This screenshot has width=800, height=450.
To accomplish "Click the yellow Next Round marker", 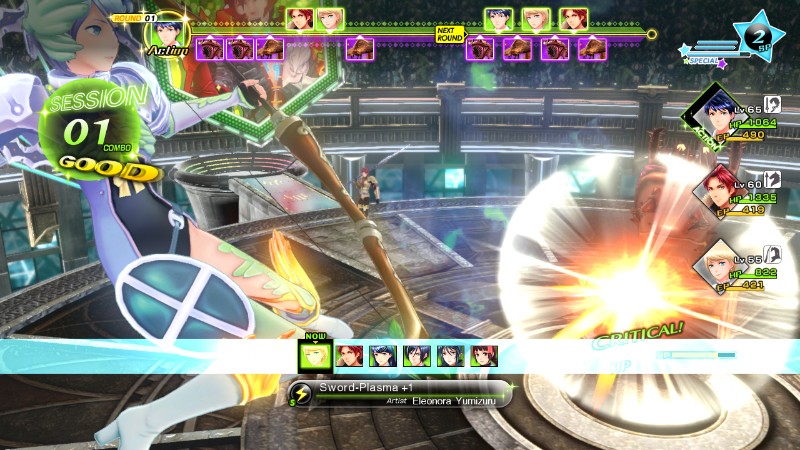I will tap(450, 33).
